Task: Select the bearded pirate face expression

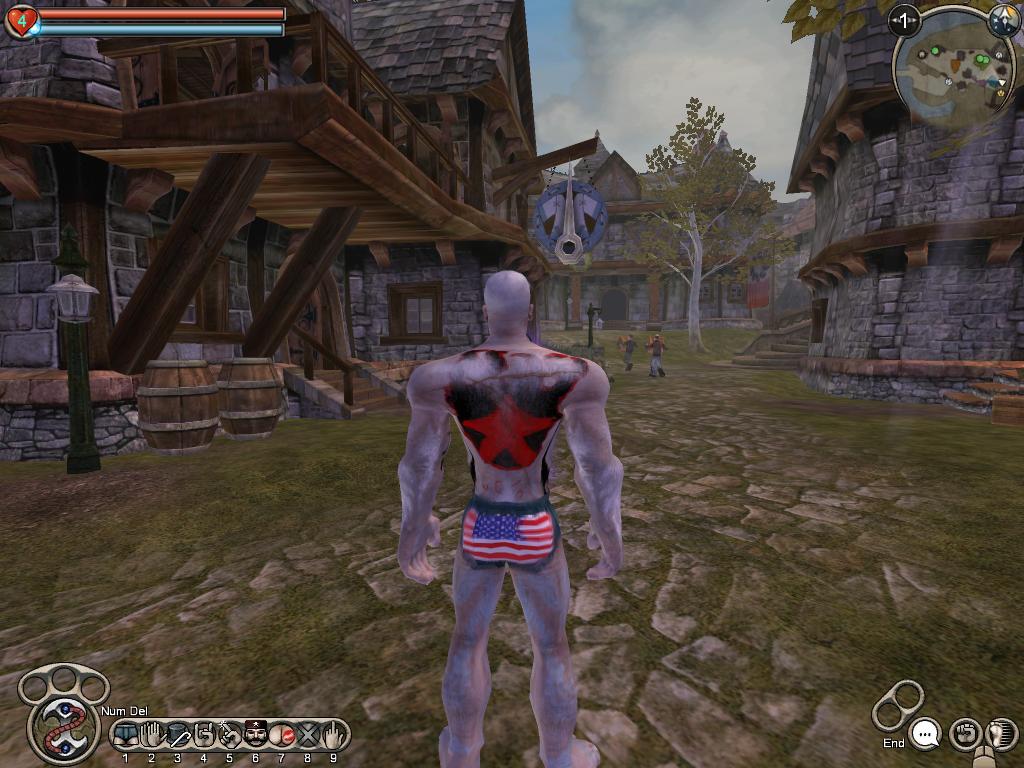Action: coord(255,736)
